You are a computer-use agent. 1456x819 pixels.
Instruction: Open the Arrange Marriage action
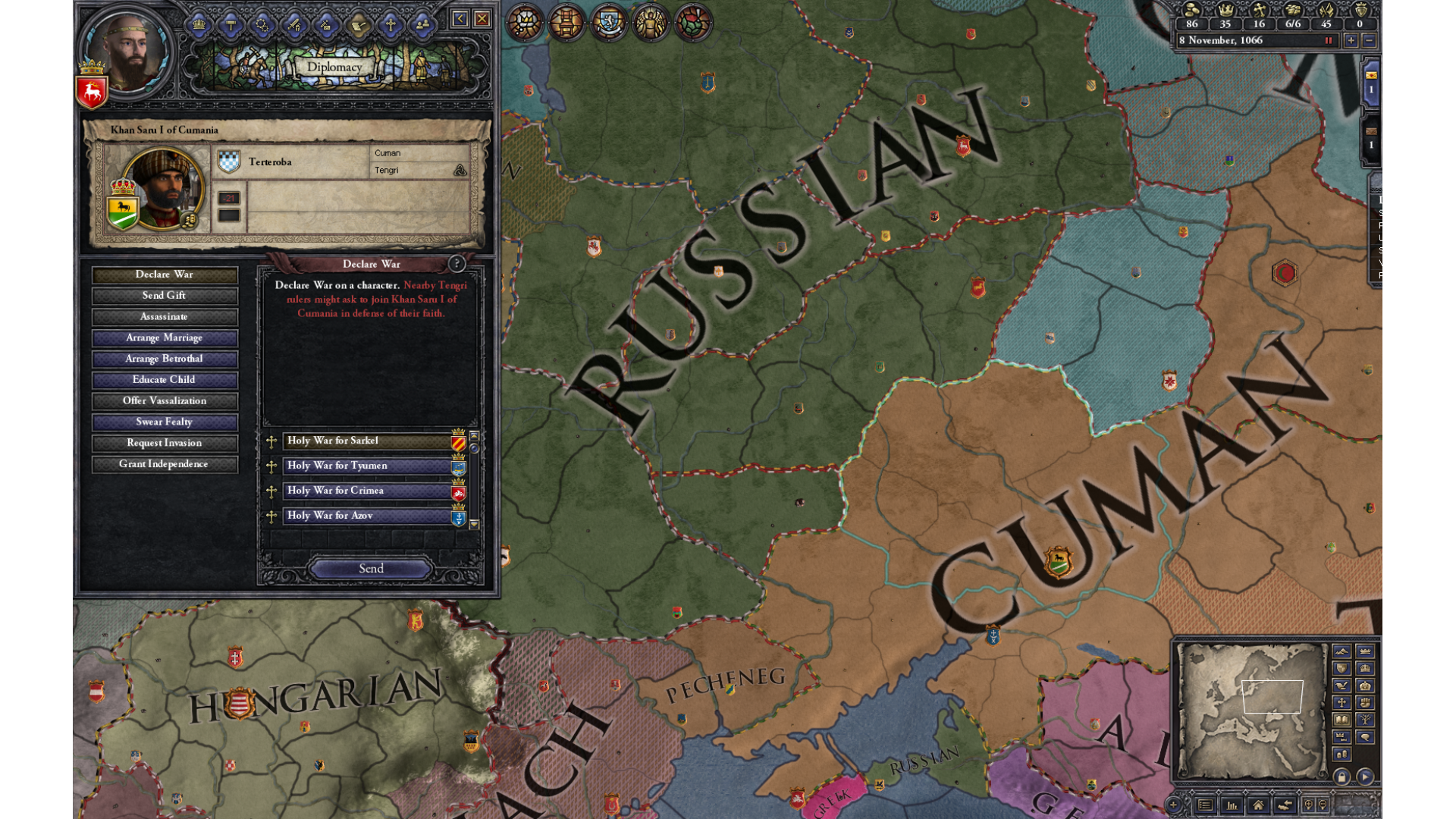click(165, 338)
